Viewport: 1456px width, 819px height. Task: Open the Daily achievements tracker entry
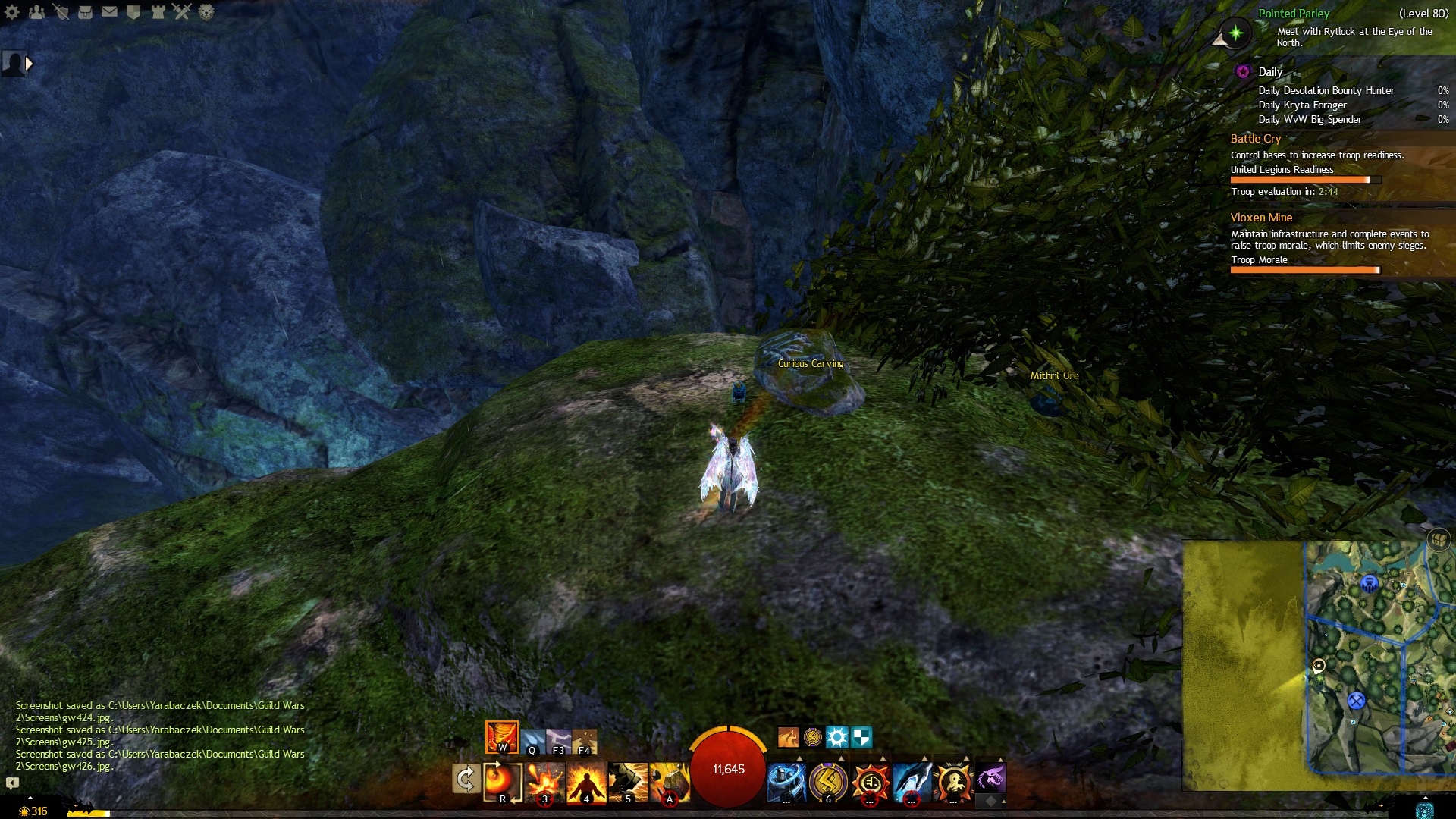[1269, 72]
